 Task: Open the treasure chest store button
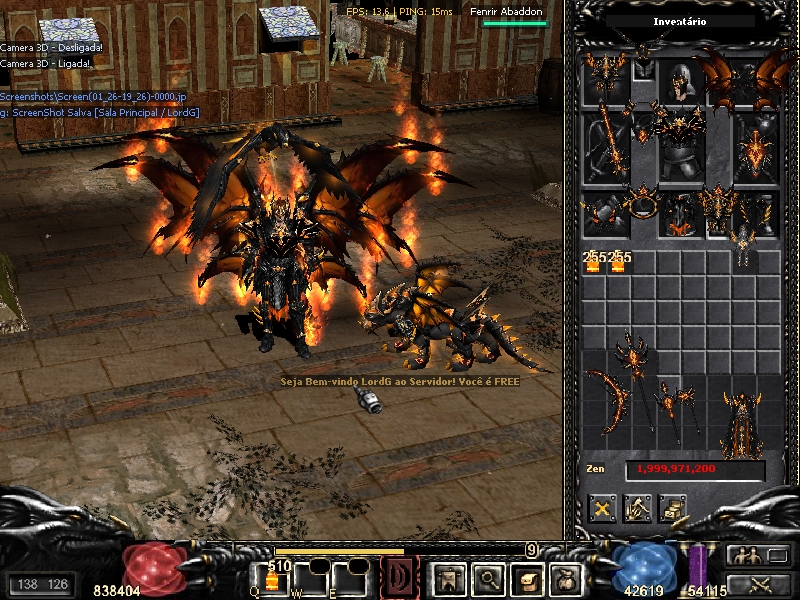point(672,508)
